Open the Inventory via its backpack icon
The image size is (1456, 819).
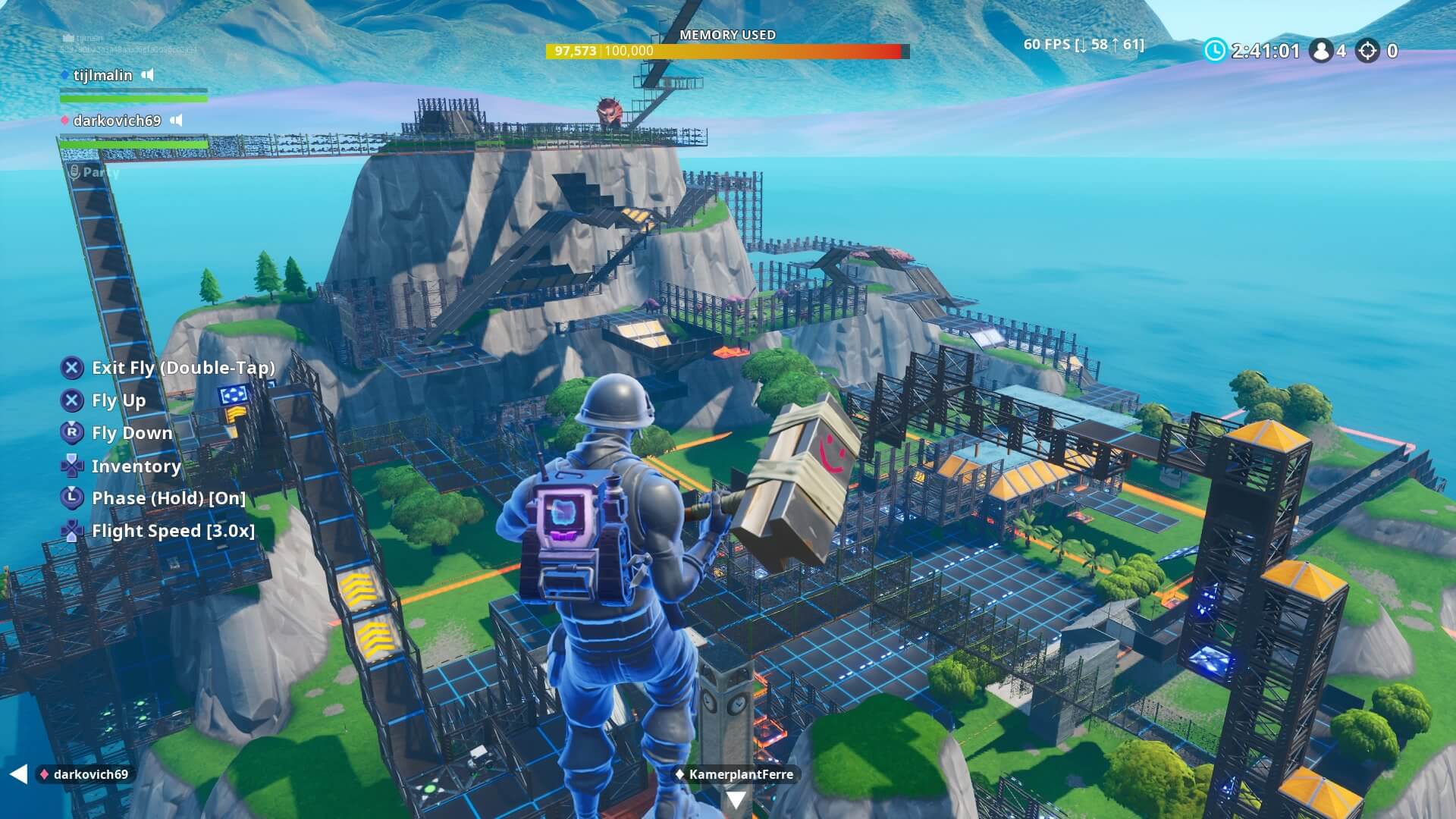pos(71,466)
